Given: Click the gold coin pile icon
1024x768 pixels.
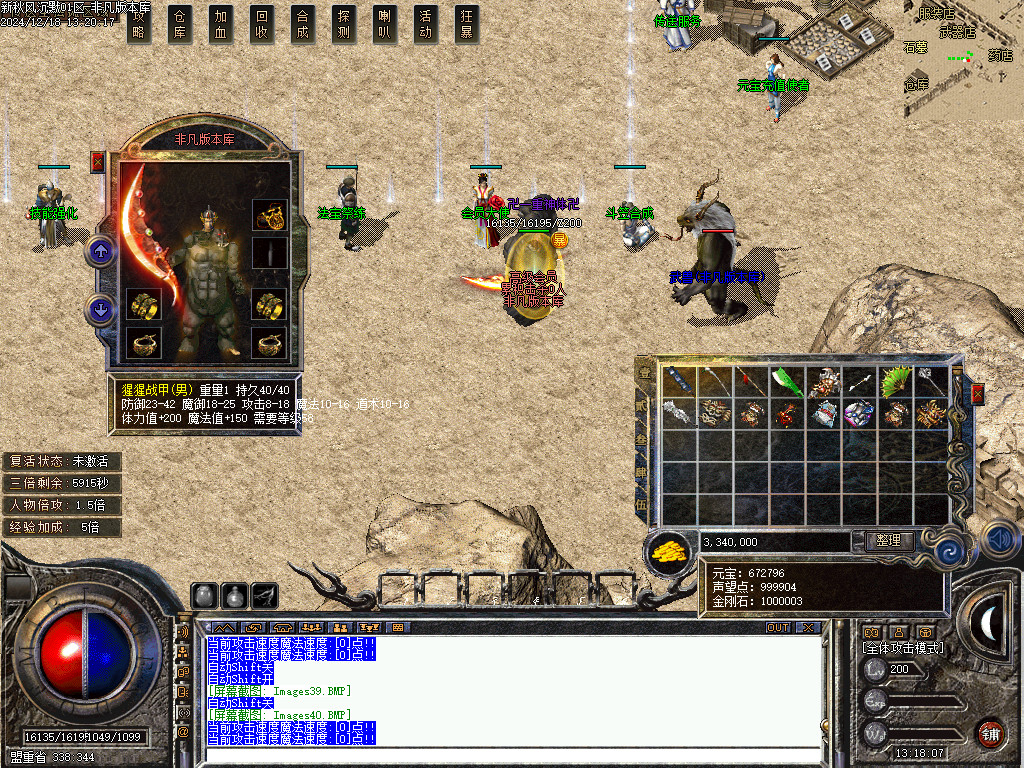Looking at the screenshot, I should (669, 551).
